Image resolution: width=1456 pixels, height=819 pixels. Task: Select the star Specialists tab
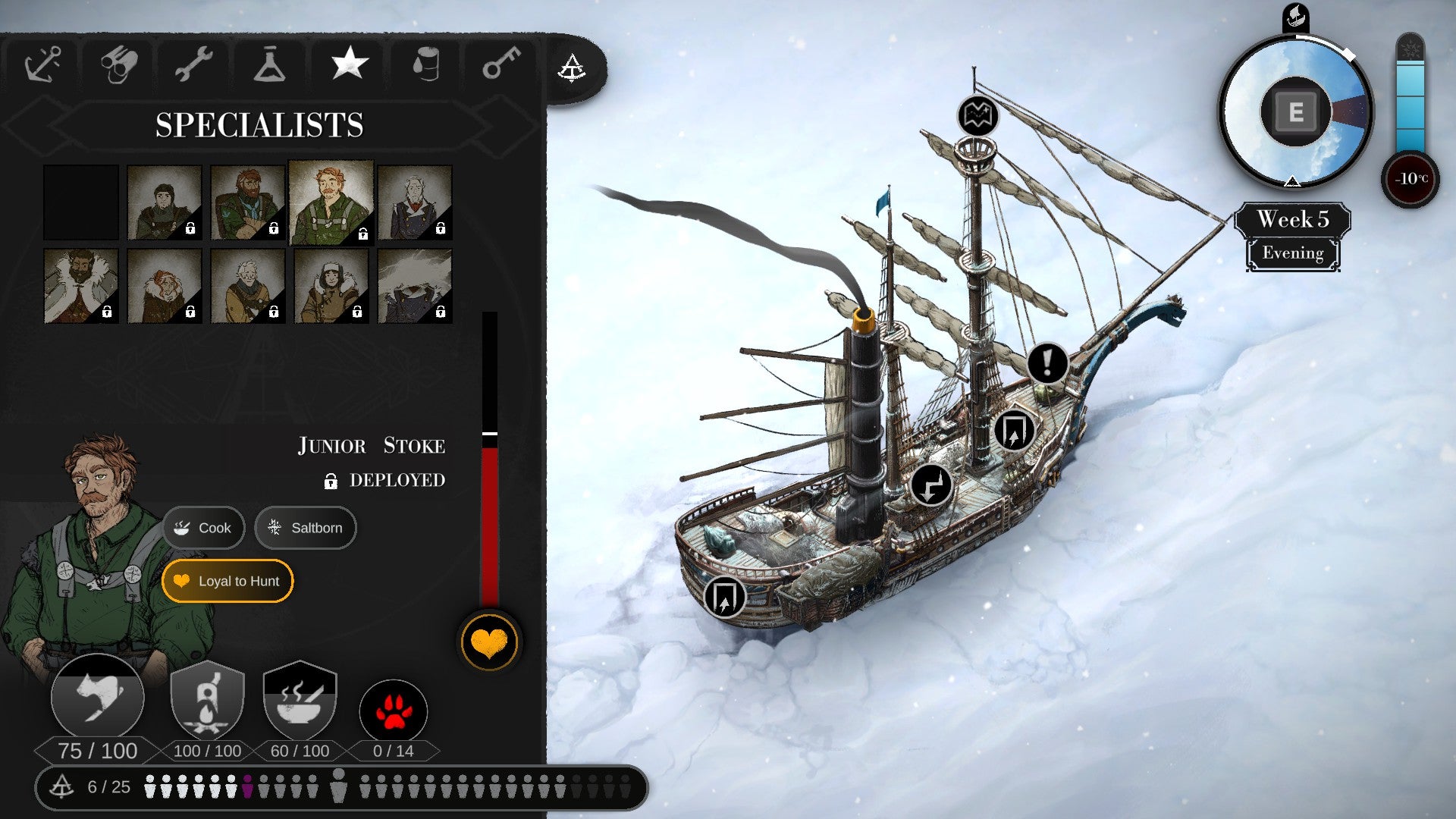coord(350,63)
